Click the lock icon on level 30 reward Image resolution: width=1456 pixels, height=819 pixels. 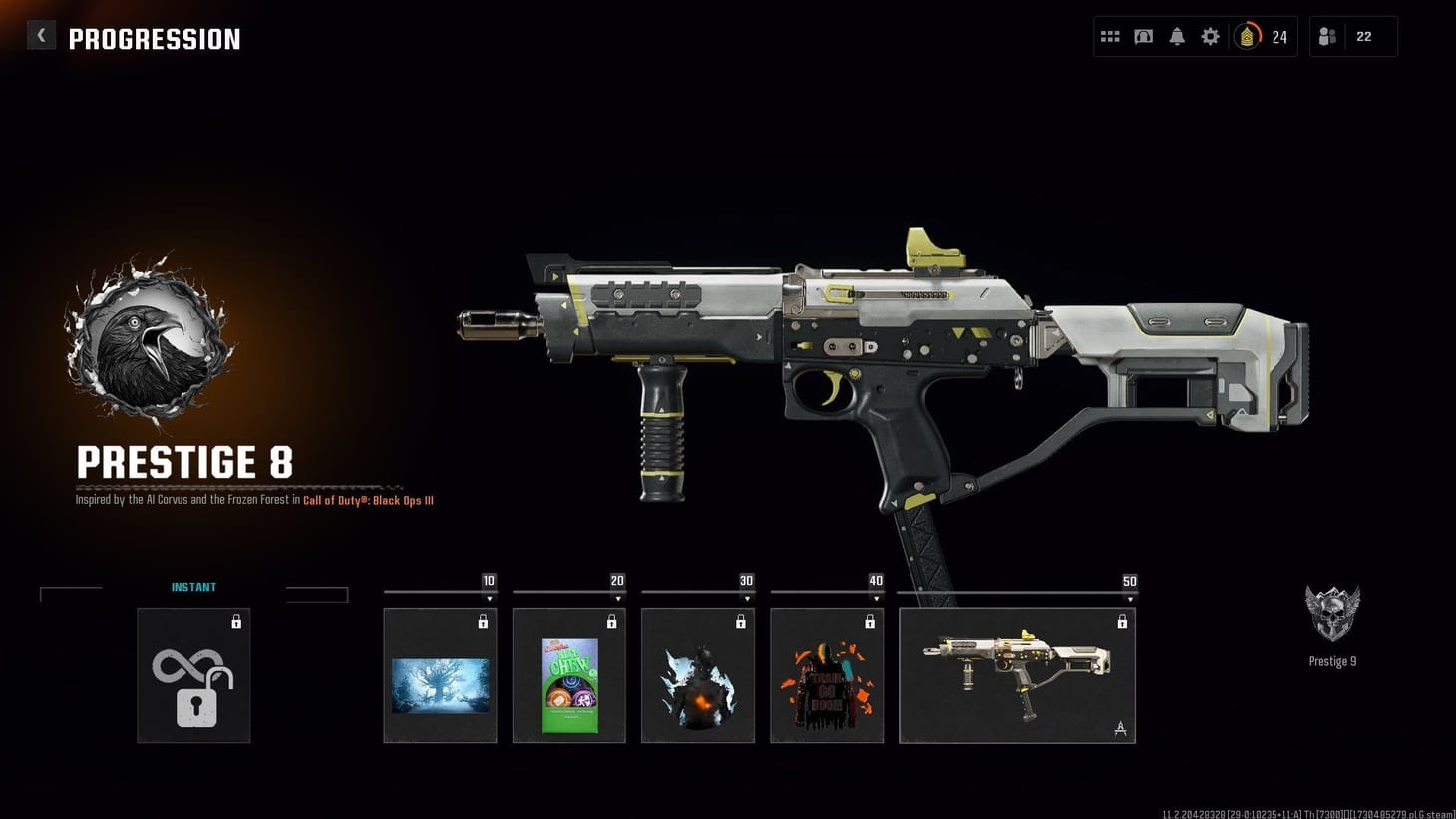coord(741,621)
